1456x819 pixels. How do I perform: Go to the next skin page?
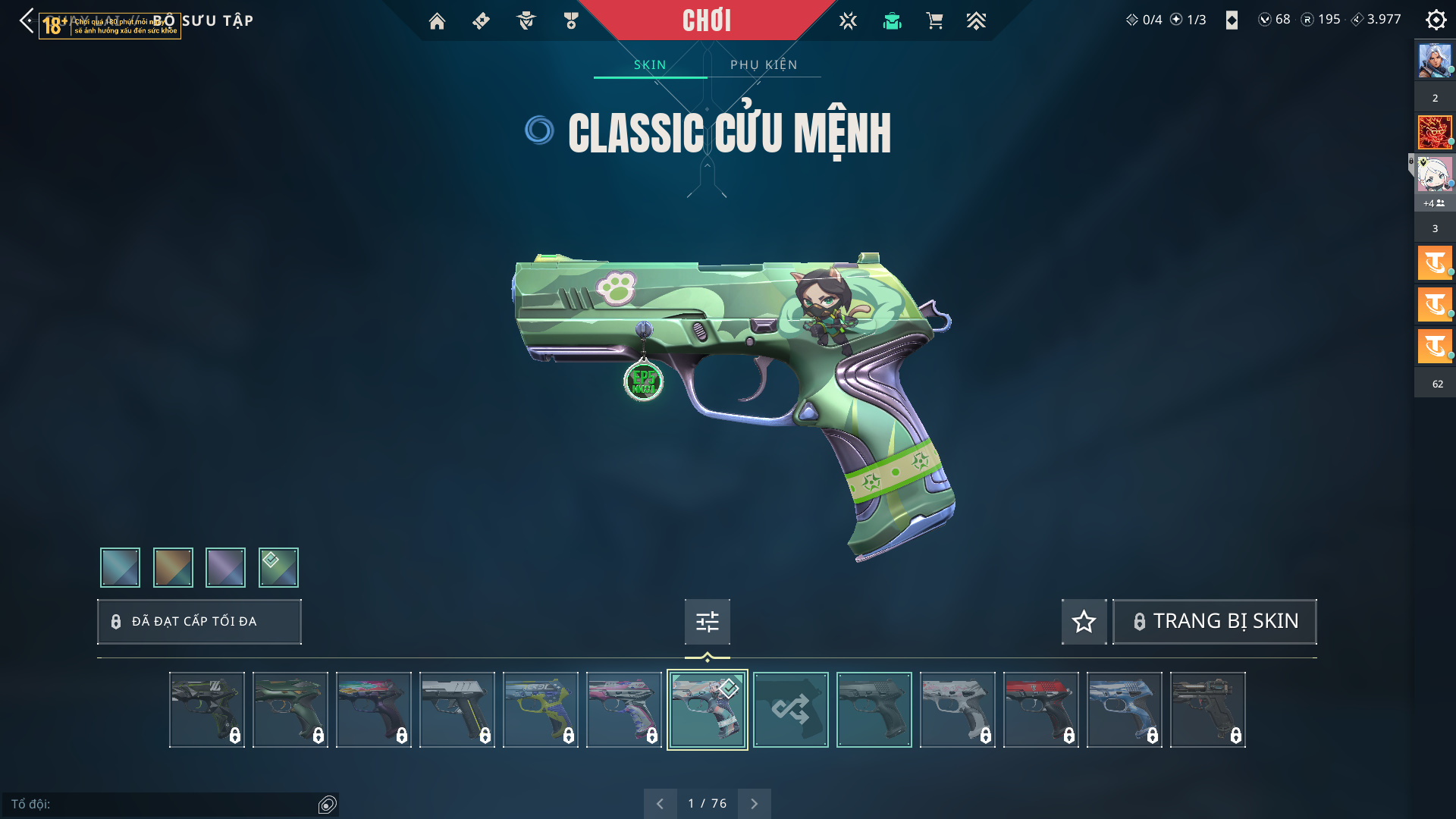(x=754, y=804)
